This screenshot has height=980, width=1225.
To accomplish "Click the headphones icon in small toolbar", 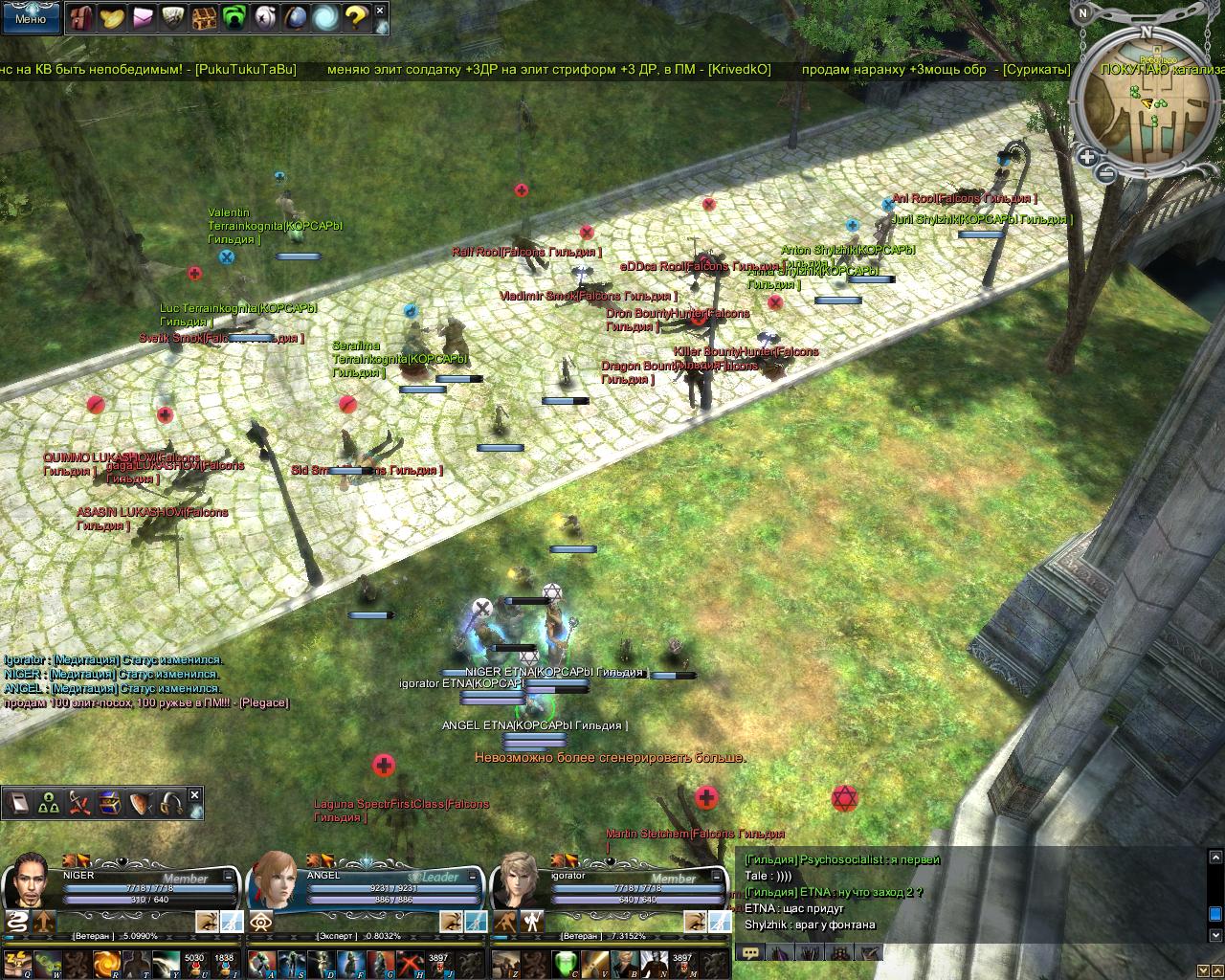I will point(171,803).
